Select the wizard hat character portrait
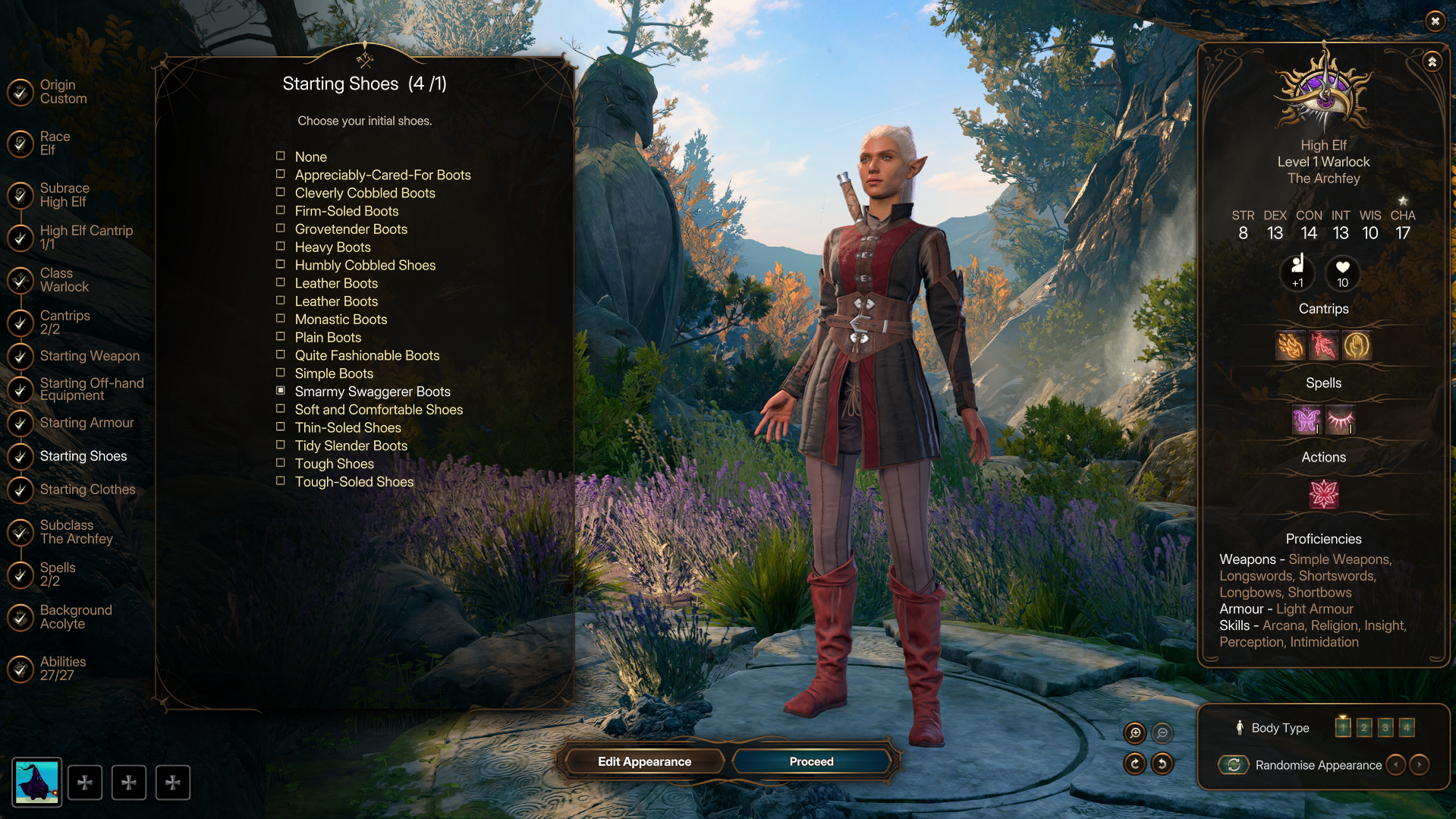The height and width of the screenshot is (819, 1456). click(36, 783)
